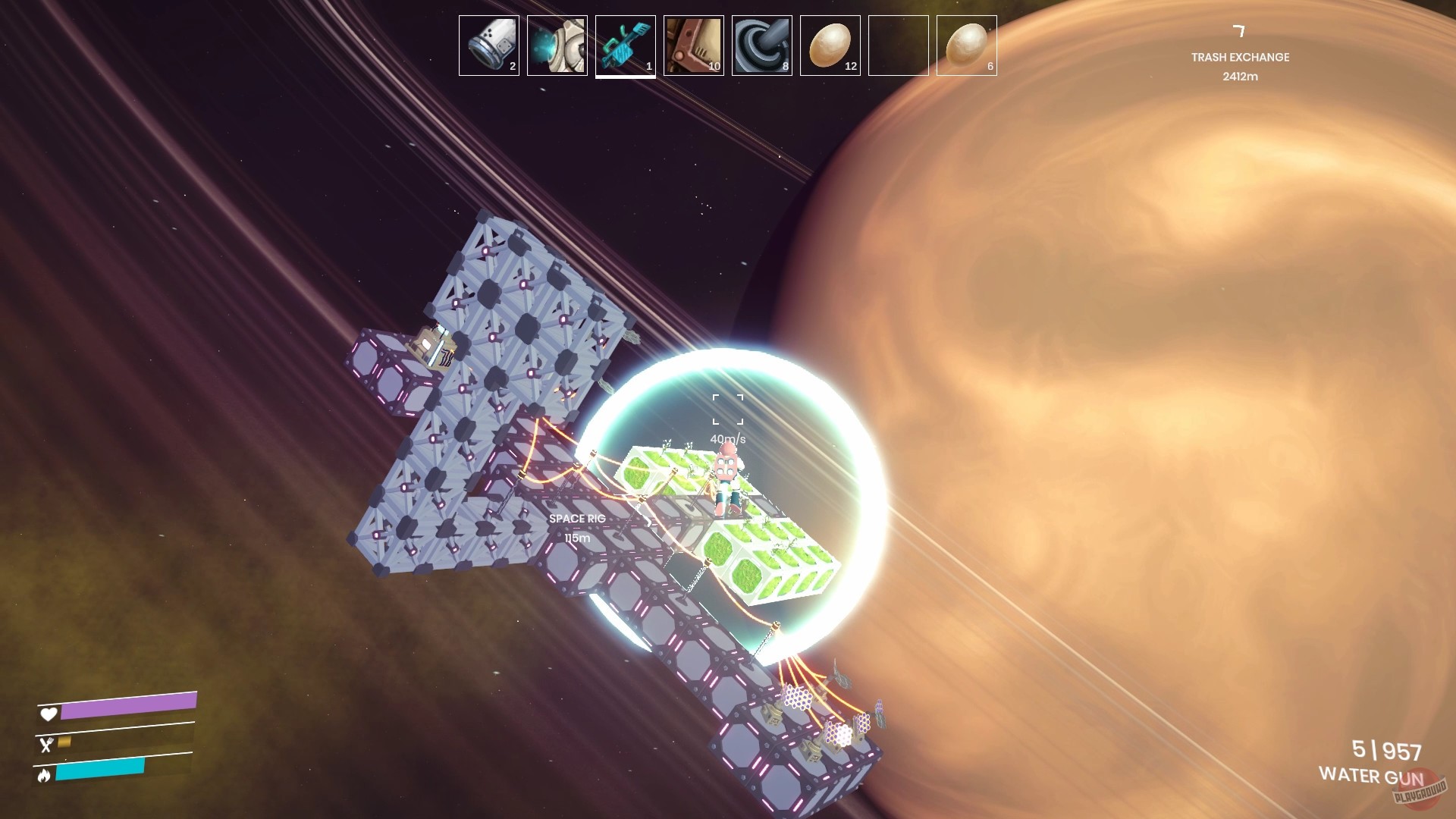Click the 5|957 ammo counter text
Image resolution: width=1456 pixels, height=819 pixels.
click(x=1384, y=747)
